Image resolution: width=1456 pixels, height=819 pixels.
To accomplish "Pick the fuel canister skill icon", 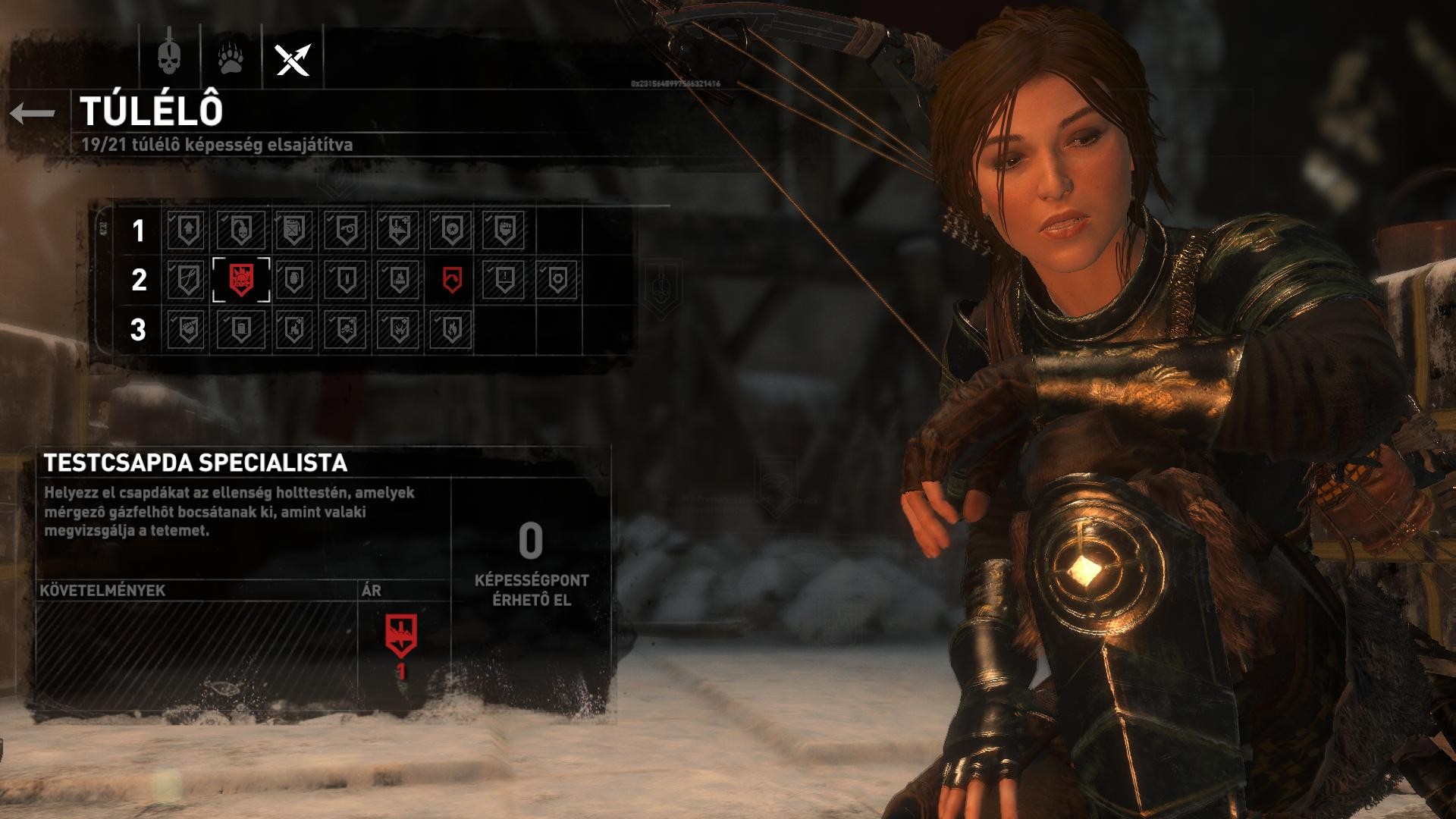I will [x=293, y=230].
